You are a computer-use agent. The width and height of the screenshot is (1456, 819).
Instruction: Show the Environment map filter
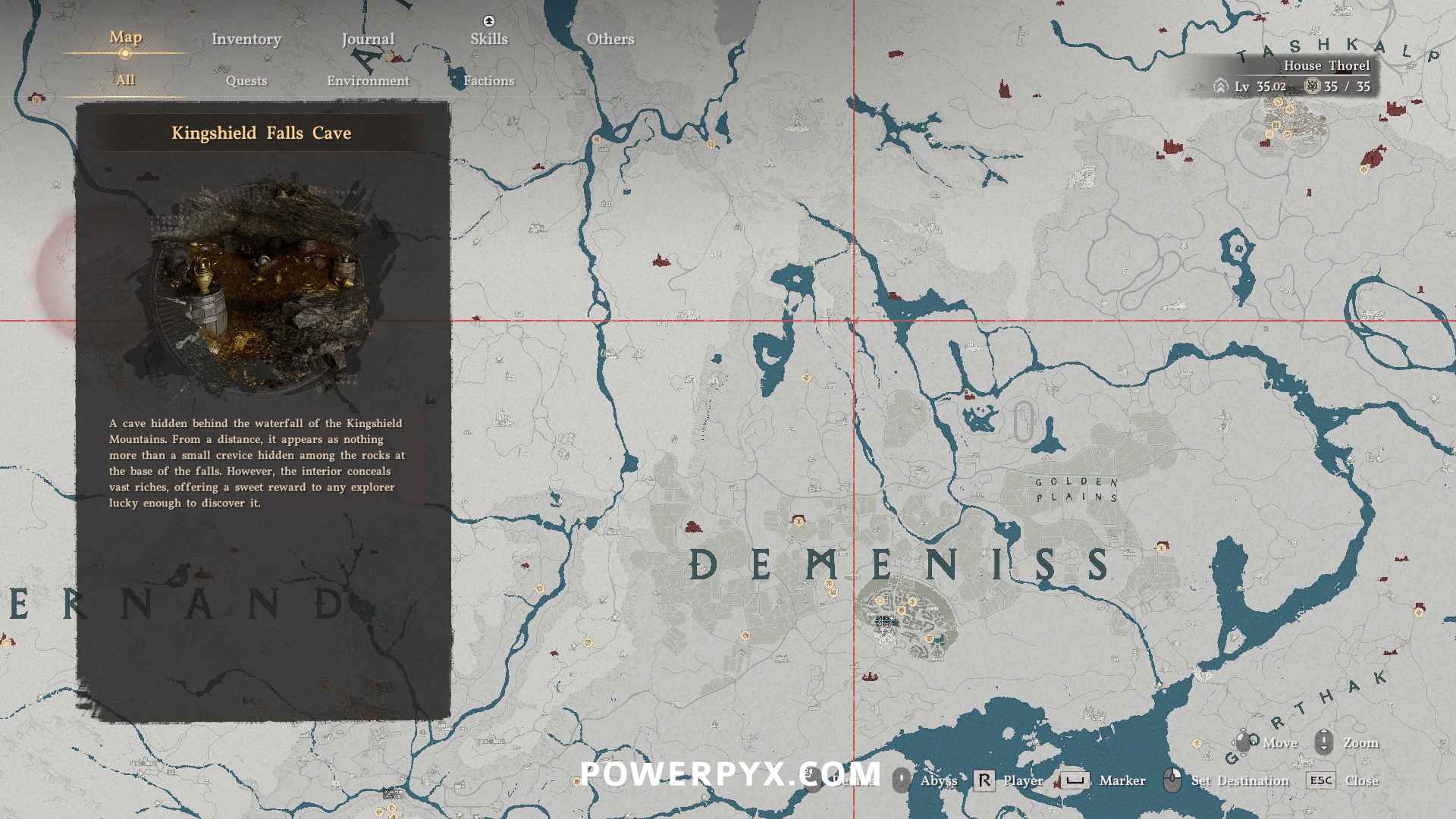point(368,80)
